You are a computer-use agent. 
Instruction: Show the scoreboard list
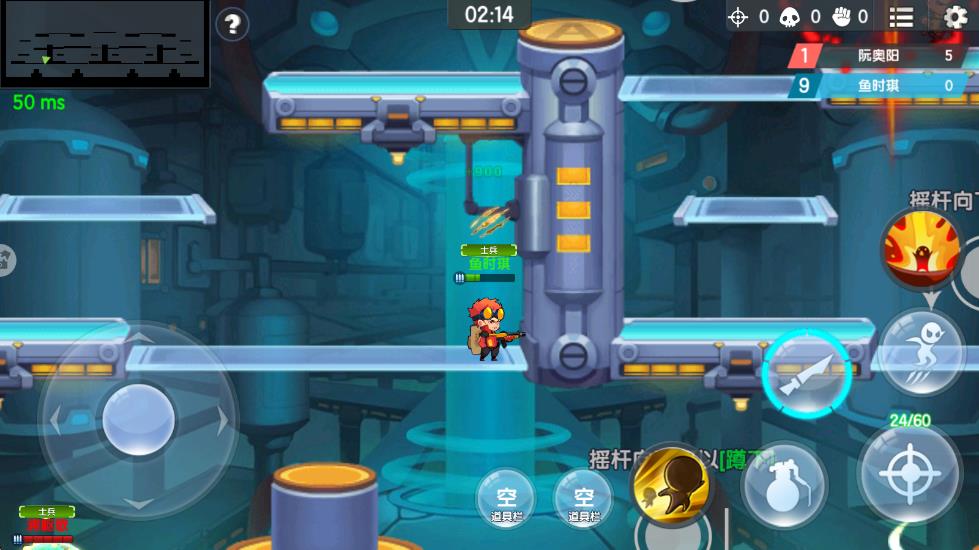click(x=902, y=16)
